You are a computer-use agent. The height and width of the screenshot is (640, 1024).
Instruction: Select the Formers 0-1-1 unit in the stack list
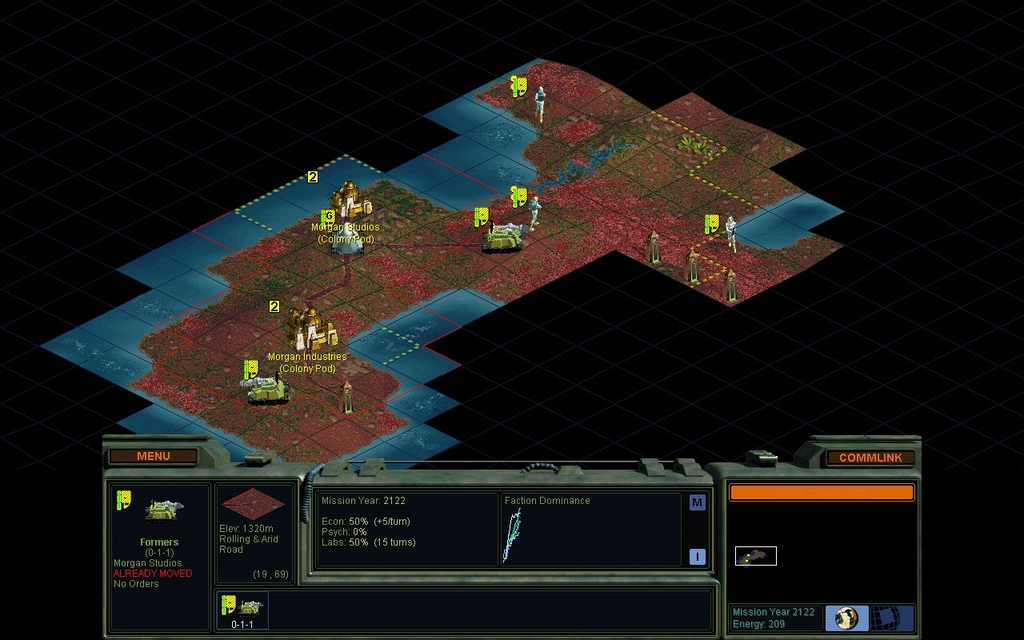tap(243, 609)
